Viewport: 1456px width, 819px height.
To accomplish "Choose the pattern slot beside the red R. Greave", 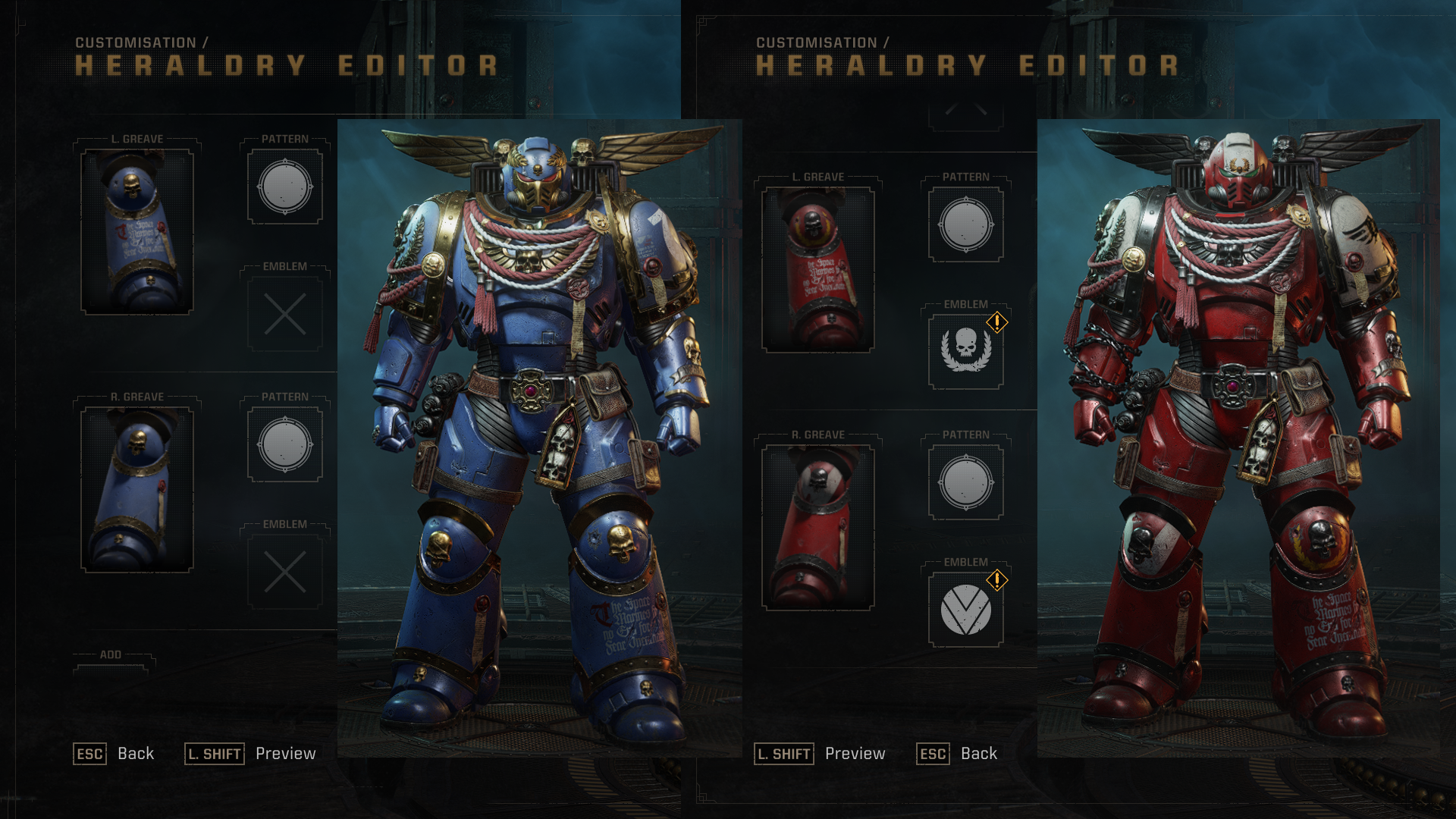I will coord(965,482).
